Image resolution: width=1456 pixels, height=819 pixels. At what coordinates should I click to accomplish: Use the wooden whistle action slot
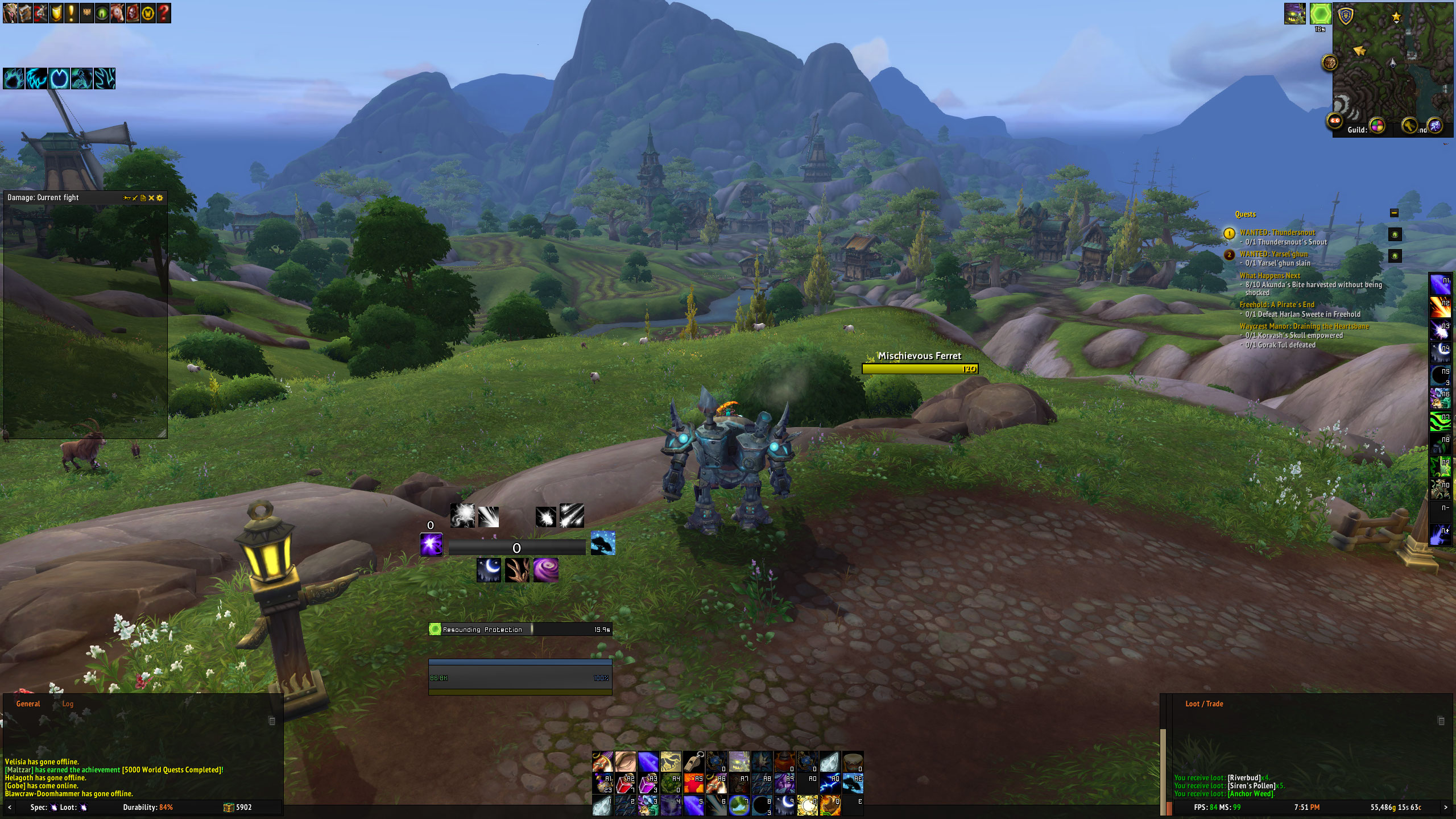click(693, 761)
